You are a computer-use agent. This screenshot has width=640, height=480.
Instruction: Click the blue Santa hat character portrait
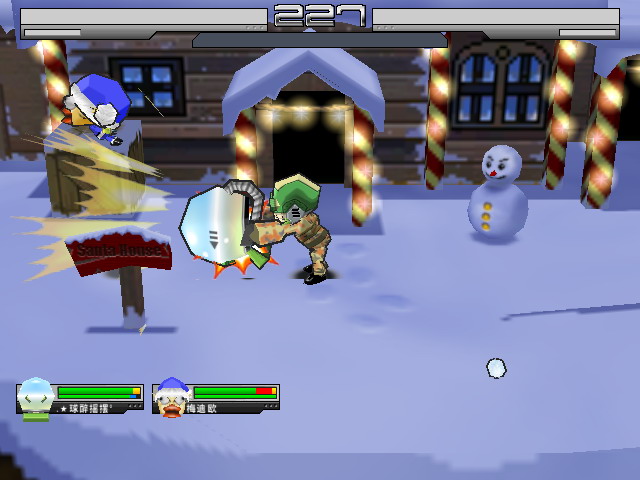[172, 397]
